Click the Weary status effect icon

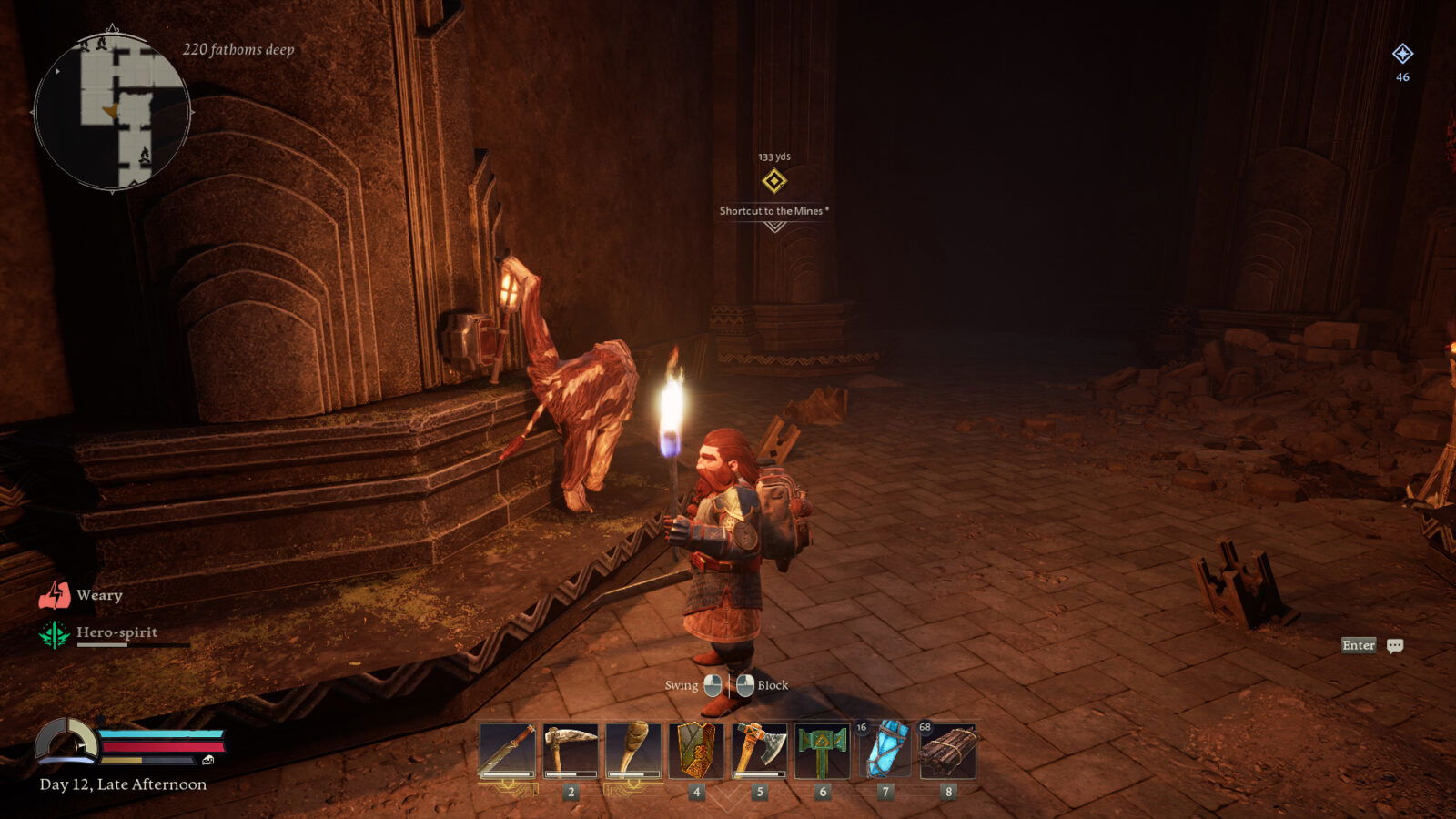pyautogui.click(x=56, y=595)
